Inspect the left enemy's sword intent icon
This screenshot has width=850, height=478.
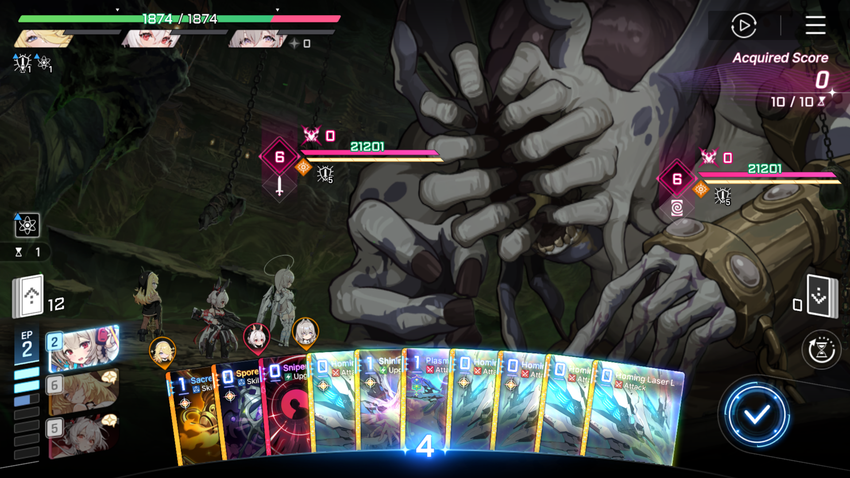coord(279,186)
